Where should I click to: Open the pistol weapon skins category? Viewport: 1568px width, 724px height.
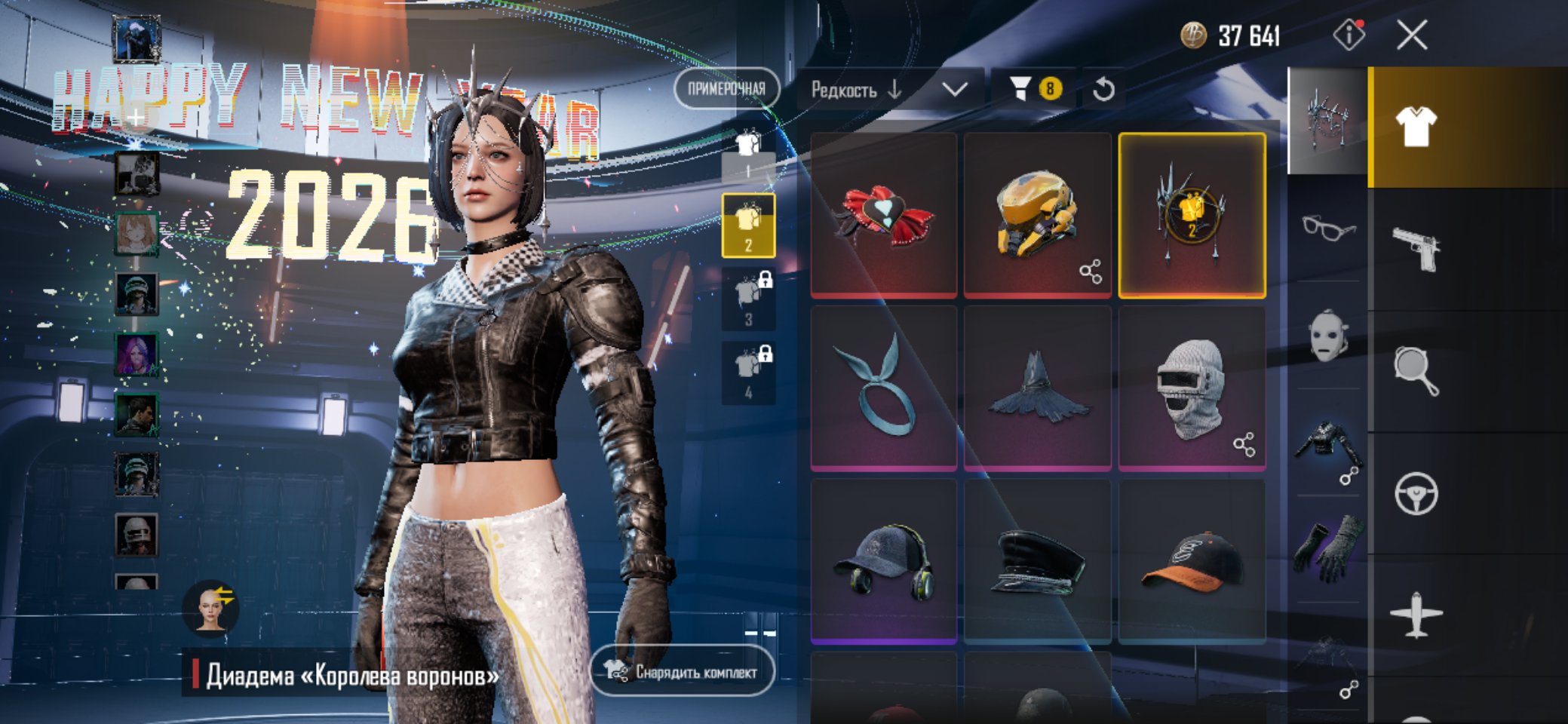click(x=1416, y=249)
